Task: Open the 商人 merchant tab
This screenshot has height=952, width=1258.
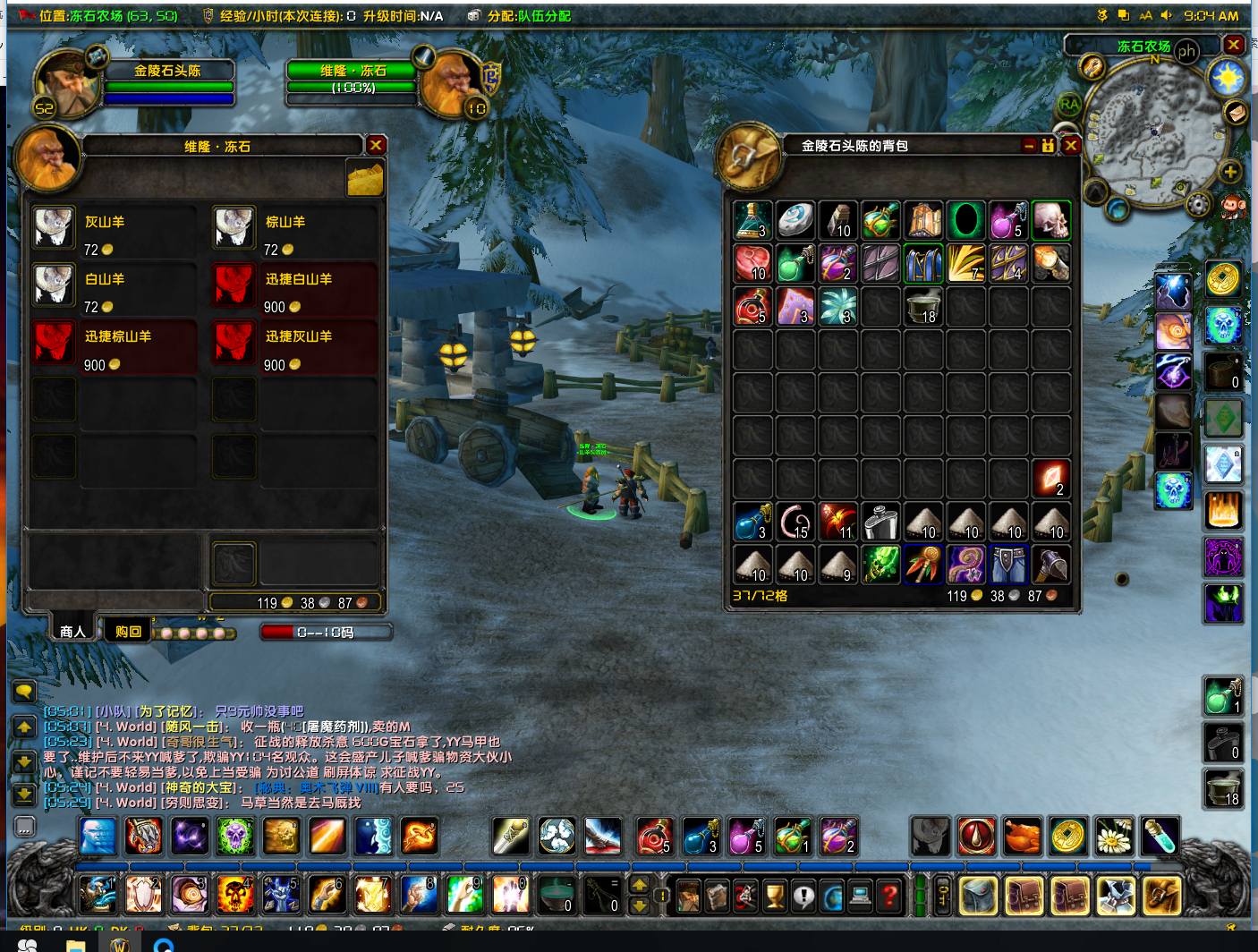Action: 72,631
